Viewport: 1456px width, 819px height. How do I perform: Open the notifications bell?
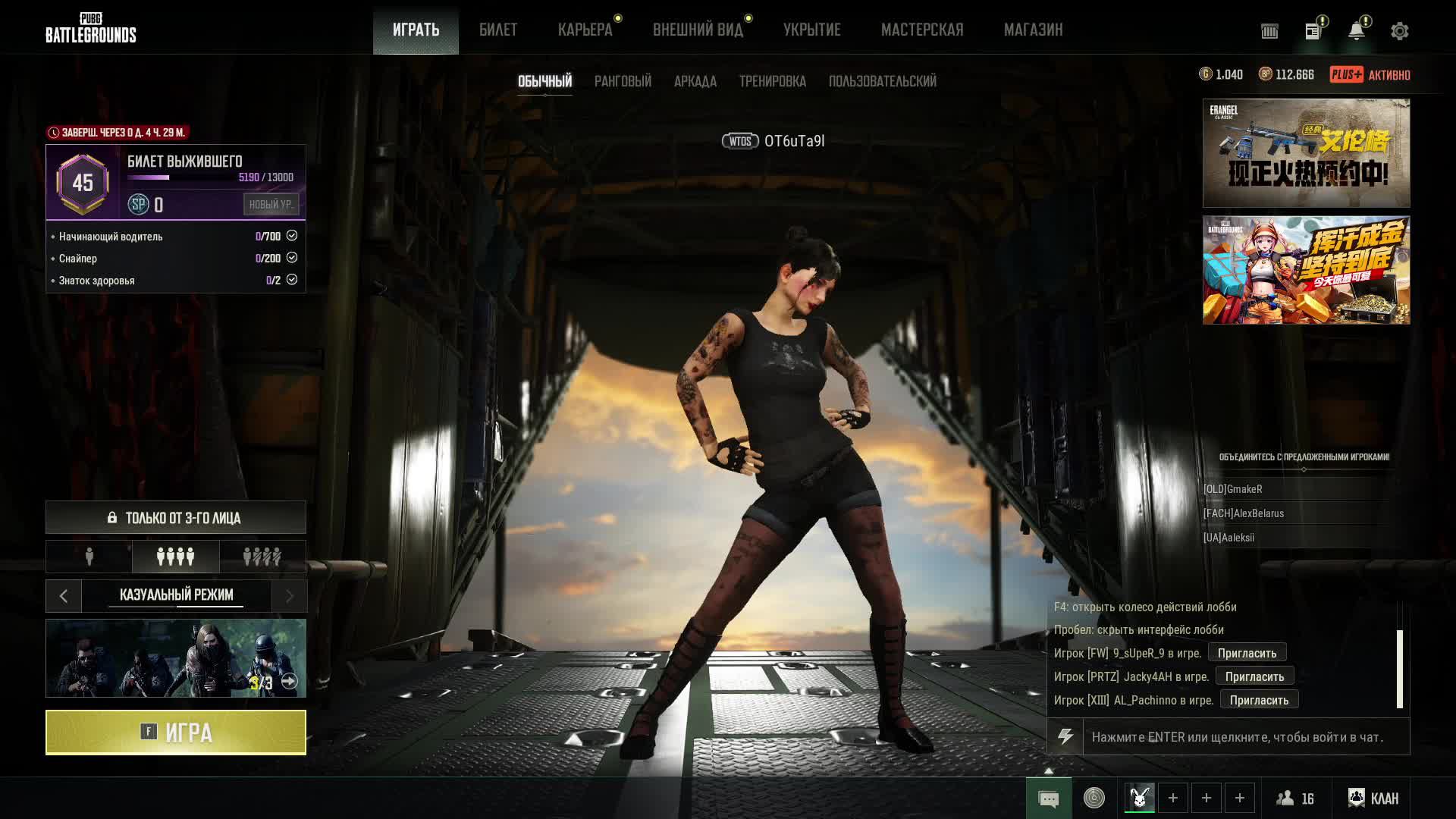pos(1356,31)
